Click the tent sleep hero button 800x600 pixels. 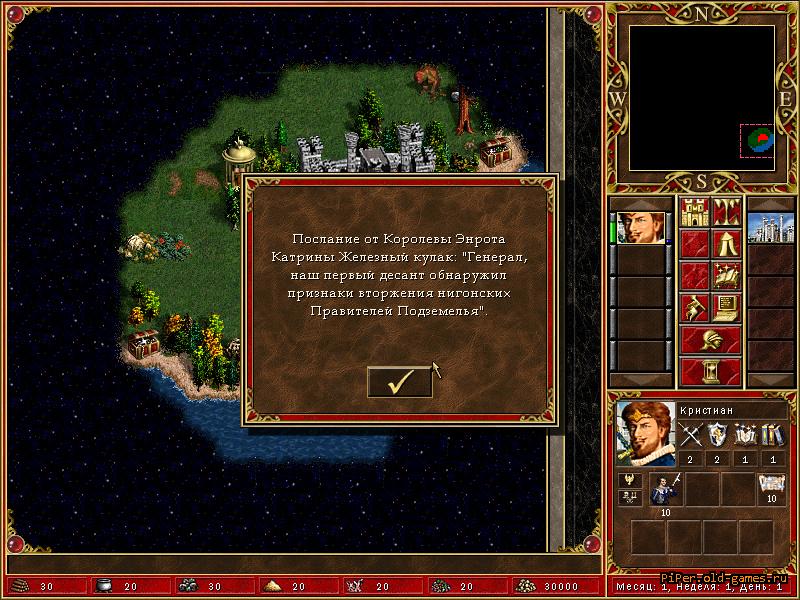click(726, 243)
